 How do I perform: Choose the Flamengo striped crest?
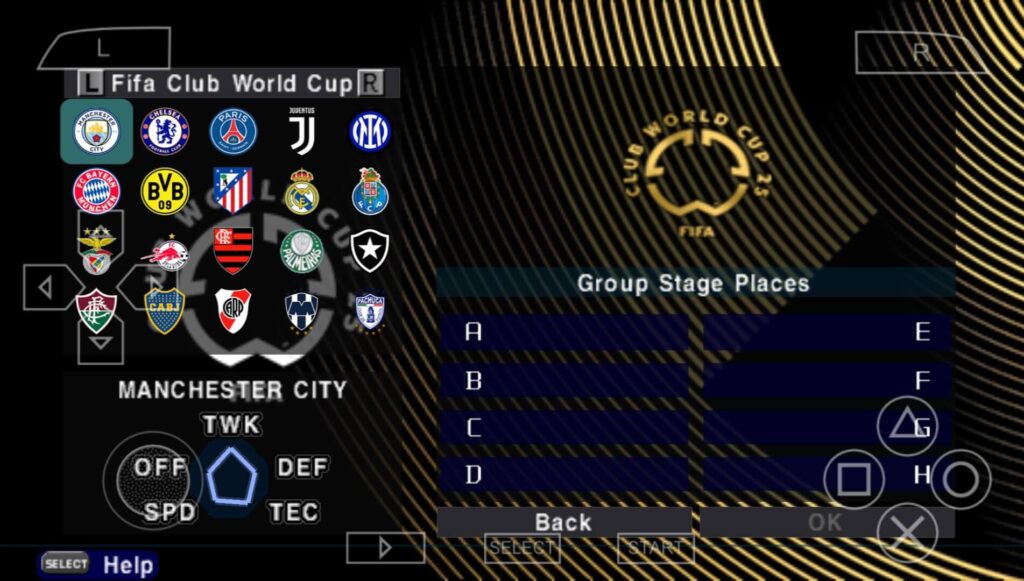[x=233, y=251]
